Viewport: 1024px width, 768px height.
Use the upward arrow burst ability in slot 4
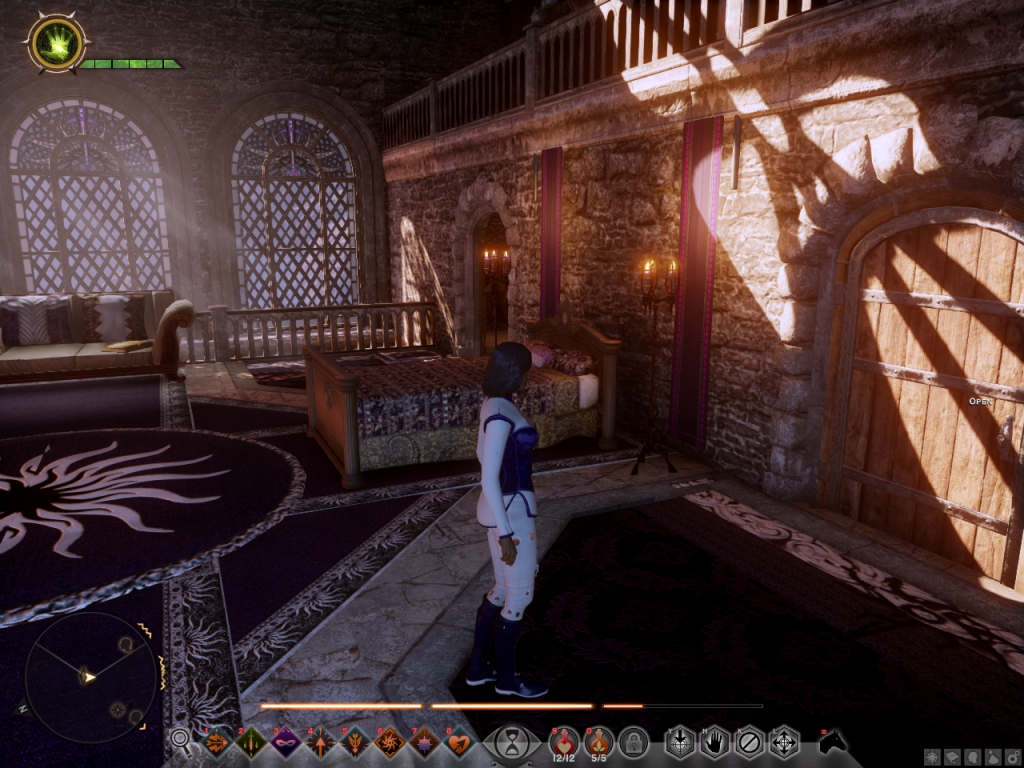(320, 743)
